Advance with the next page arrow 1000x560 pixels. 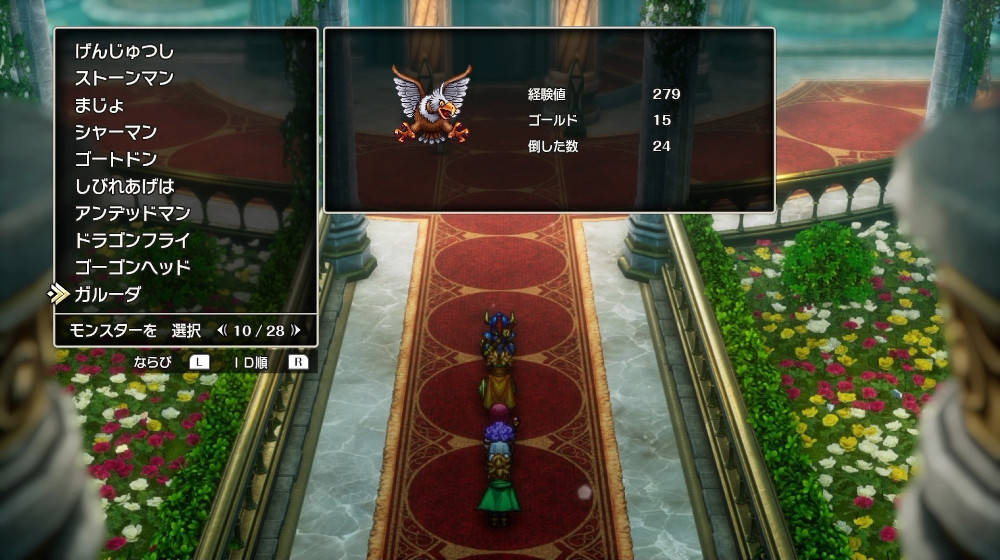coord(296,329)
